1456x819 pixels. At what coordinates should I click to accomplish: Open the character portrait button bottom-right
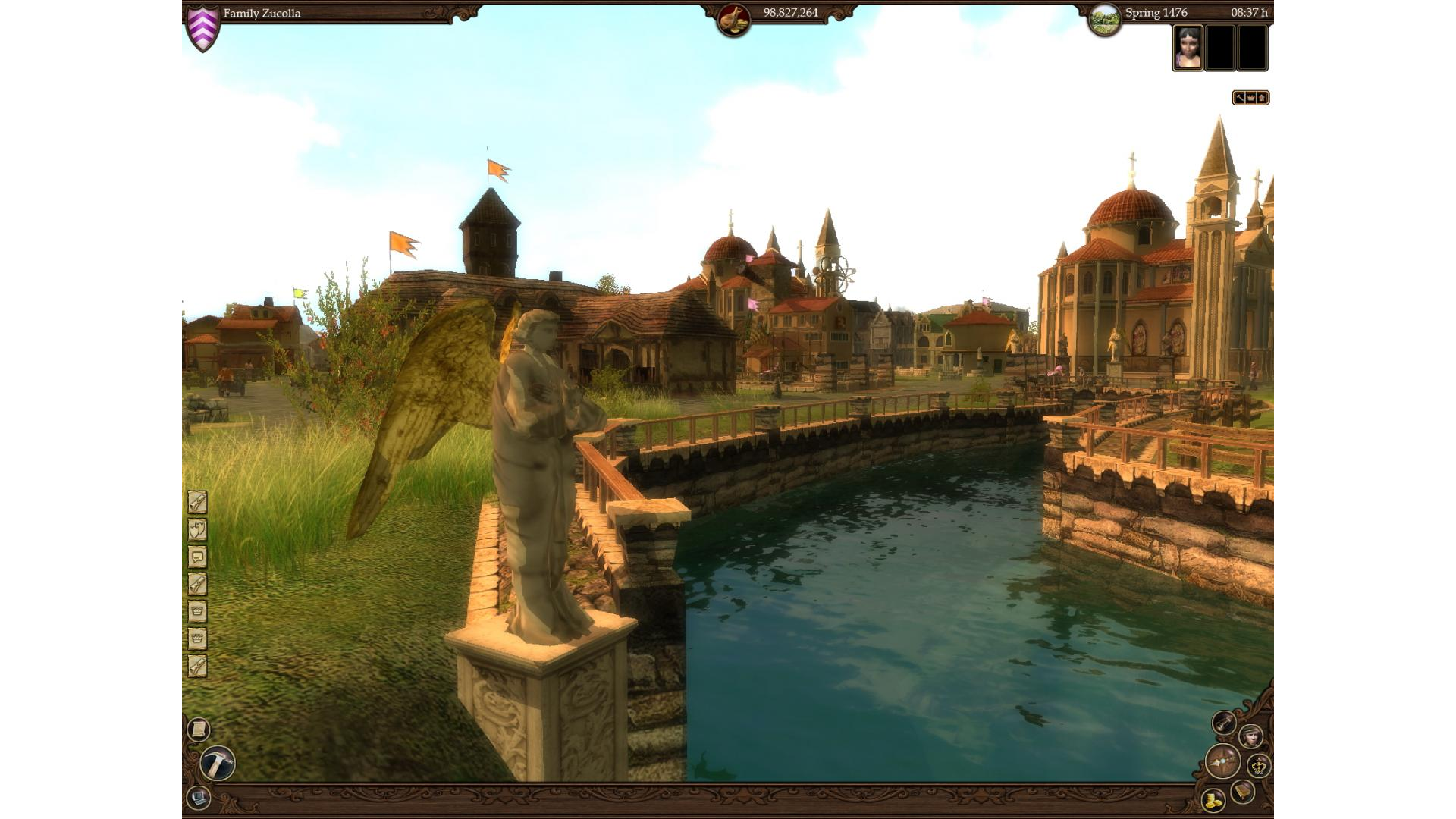[1251, 736]
